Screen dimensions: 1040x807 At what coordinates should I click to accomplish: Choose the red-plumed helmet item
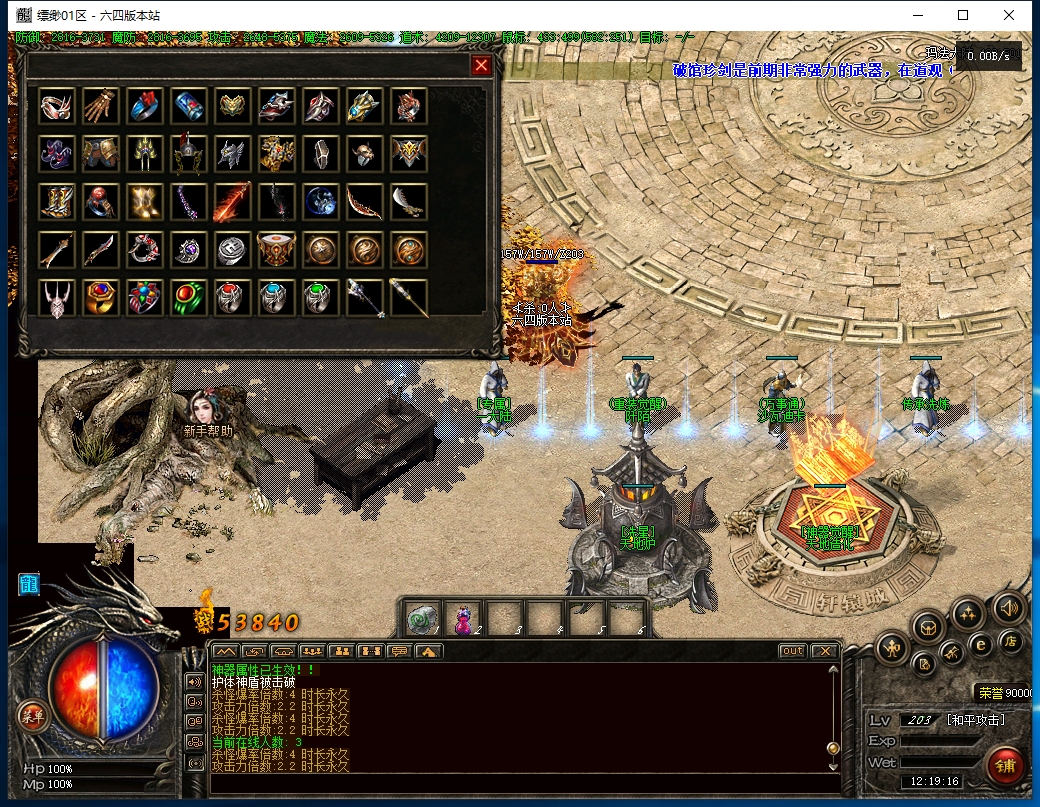188,154
